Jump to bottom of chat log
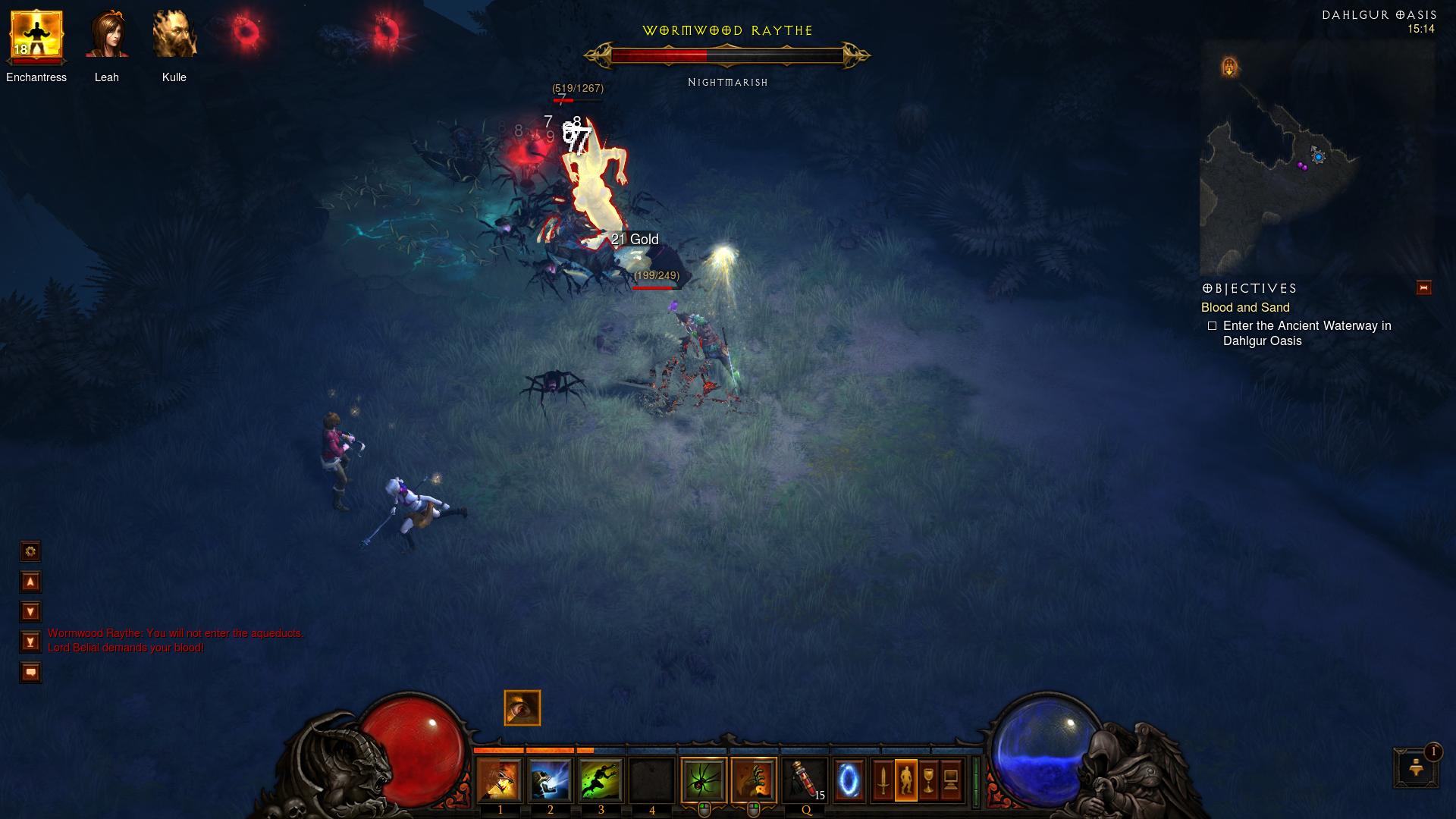The image size is (1456, 819). (30, 642)
